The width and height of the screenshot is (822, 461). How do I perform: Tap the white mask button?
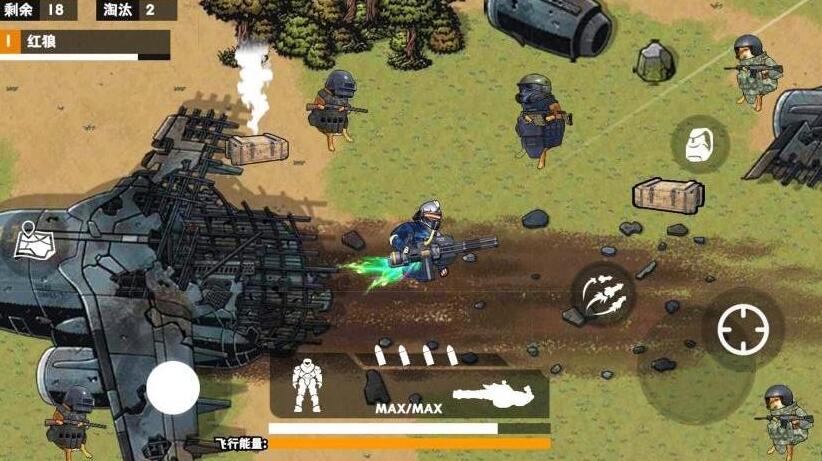[699, 145]
